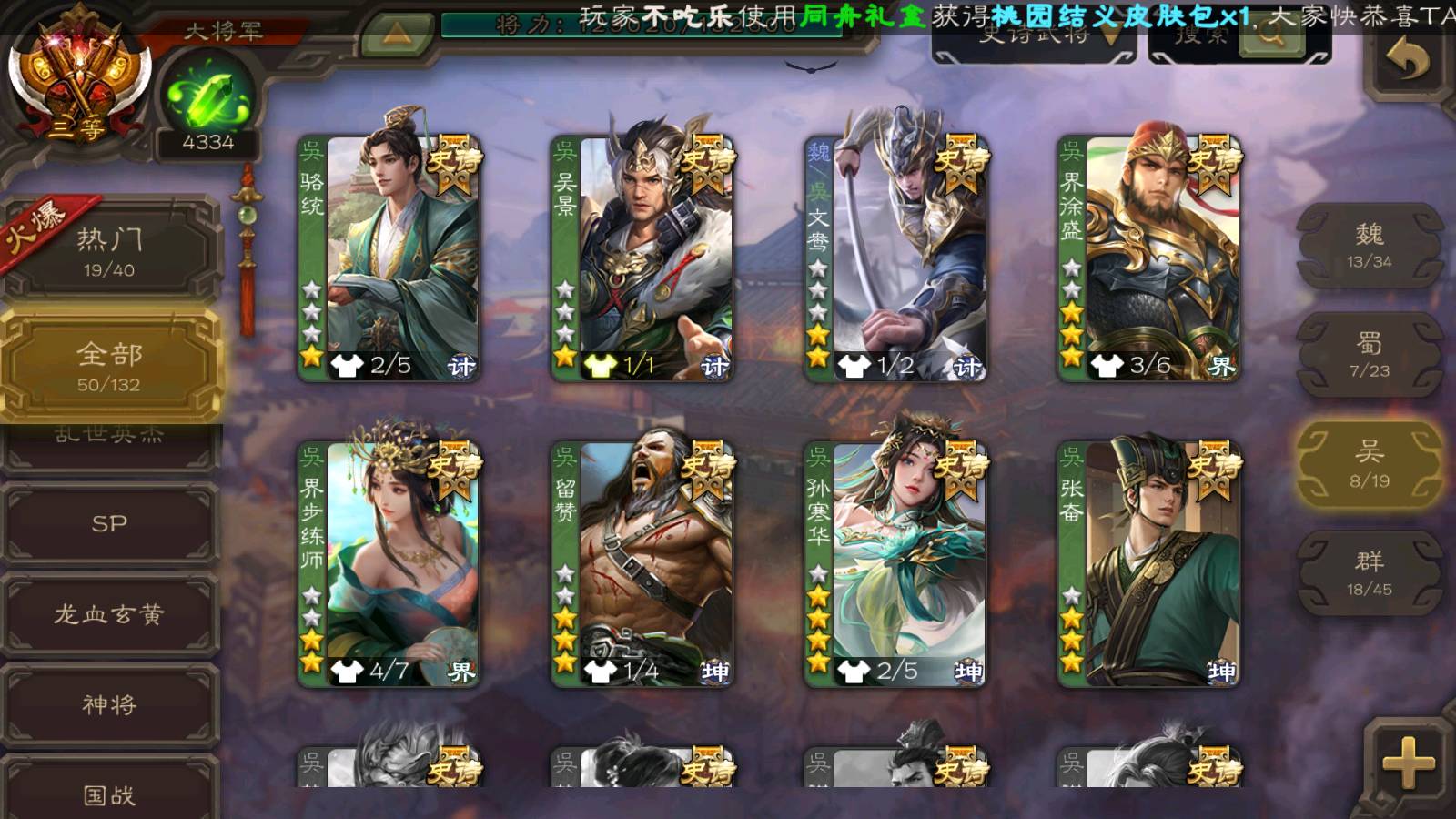Viewport: 1456px width, 819px height.
Task: Select the 吴 faction filter
Action: tap(1370, 464)
